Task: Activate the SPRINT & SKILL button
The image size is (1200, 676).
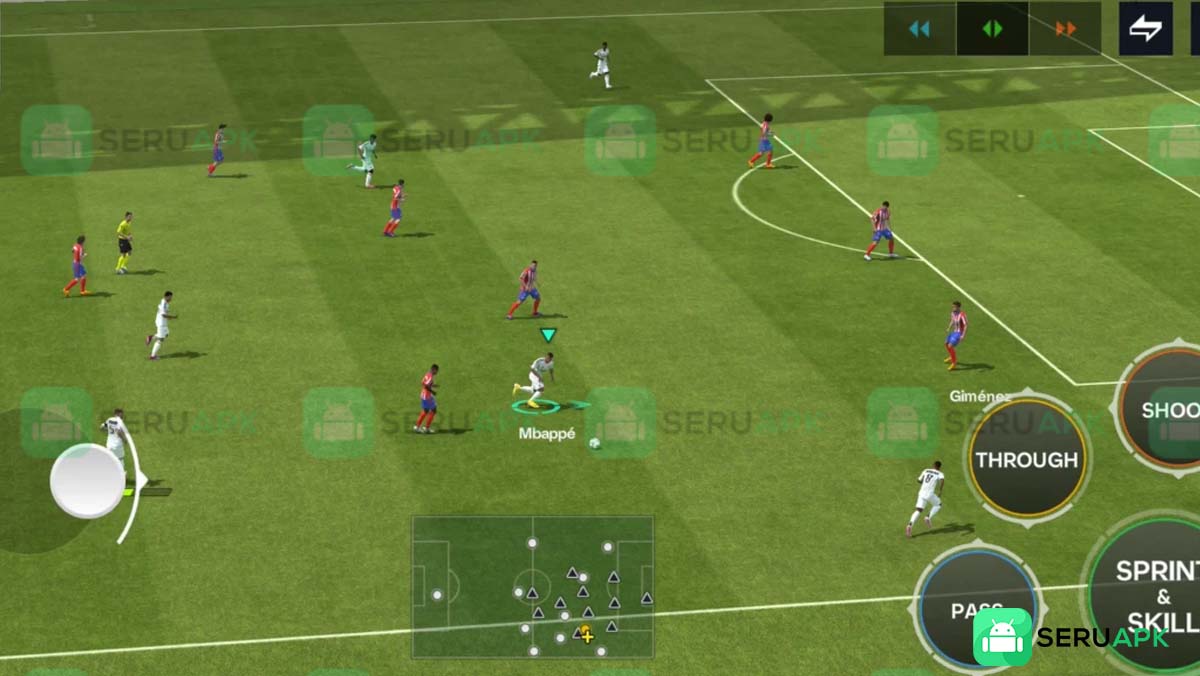Action: 1152,594
